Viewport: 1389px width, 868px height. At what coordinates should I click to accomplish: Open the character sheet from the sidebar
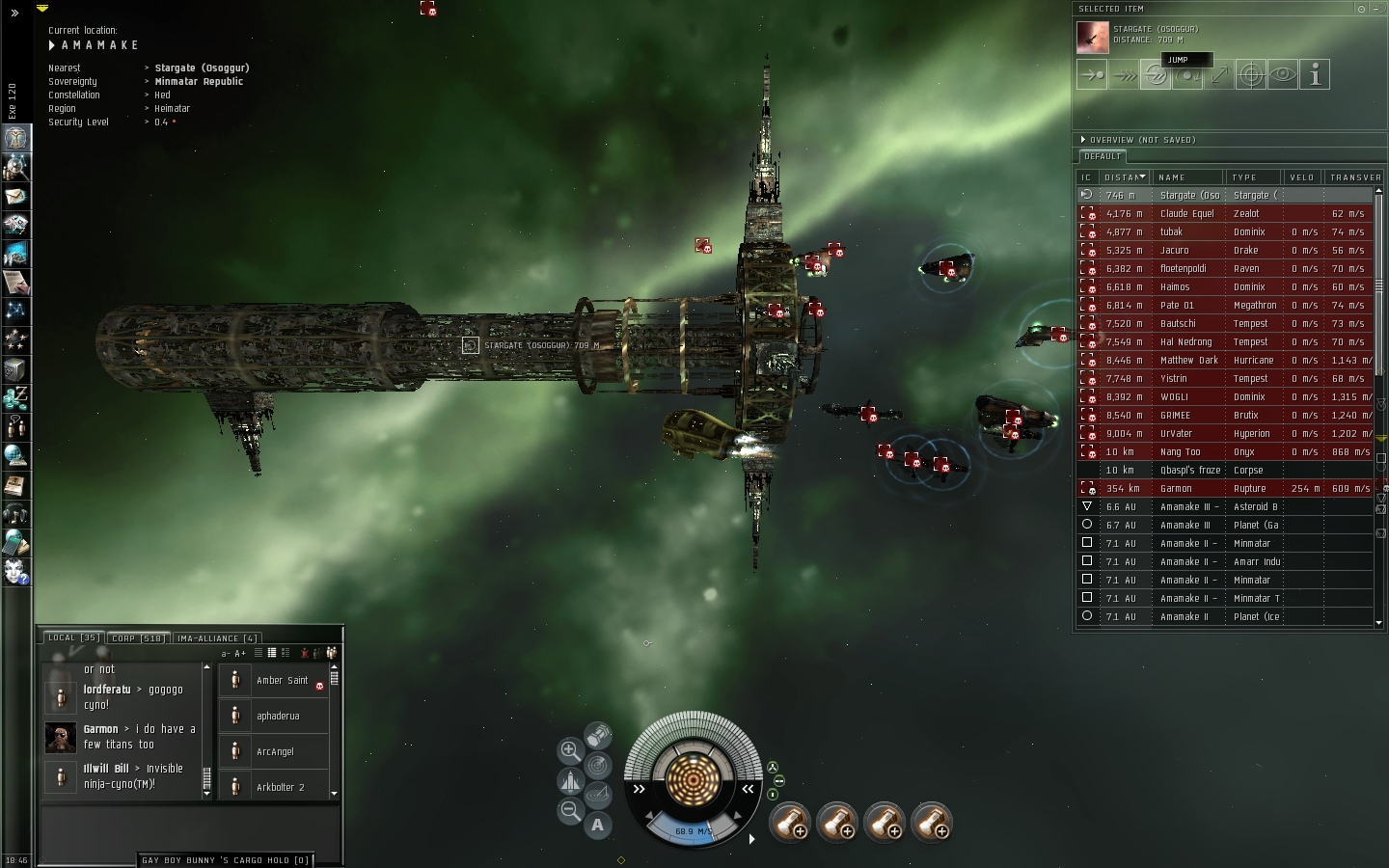(x=16, y=138)
